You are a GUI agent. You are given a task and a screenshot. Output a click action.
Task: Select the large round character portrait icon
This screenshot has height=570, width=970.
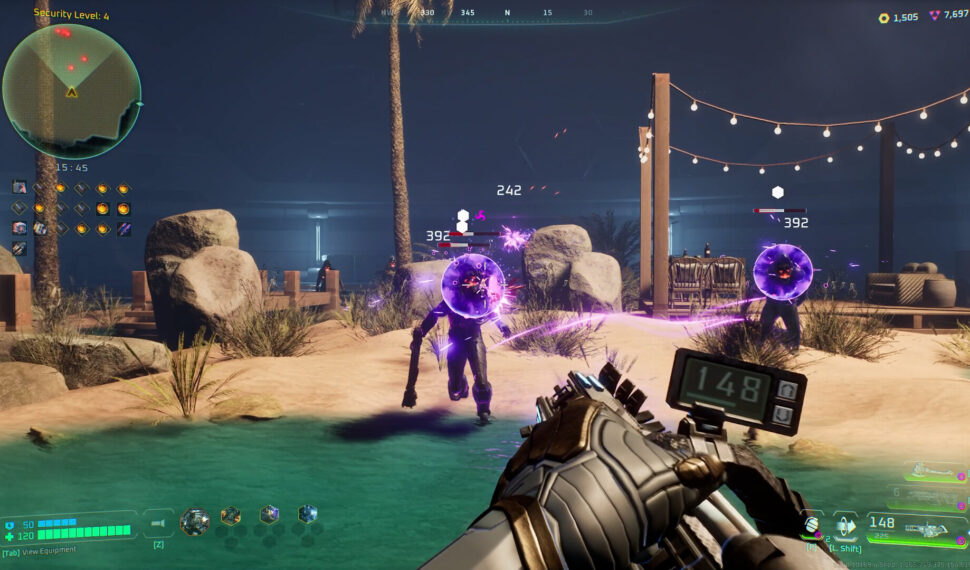[195, 521]
